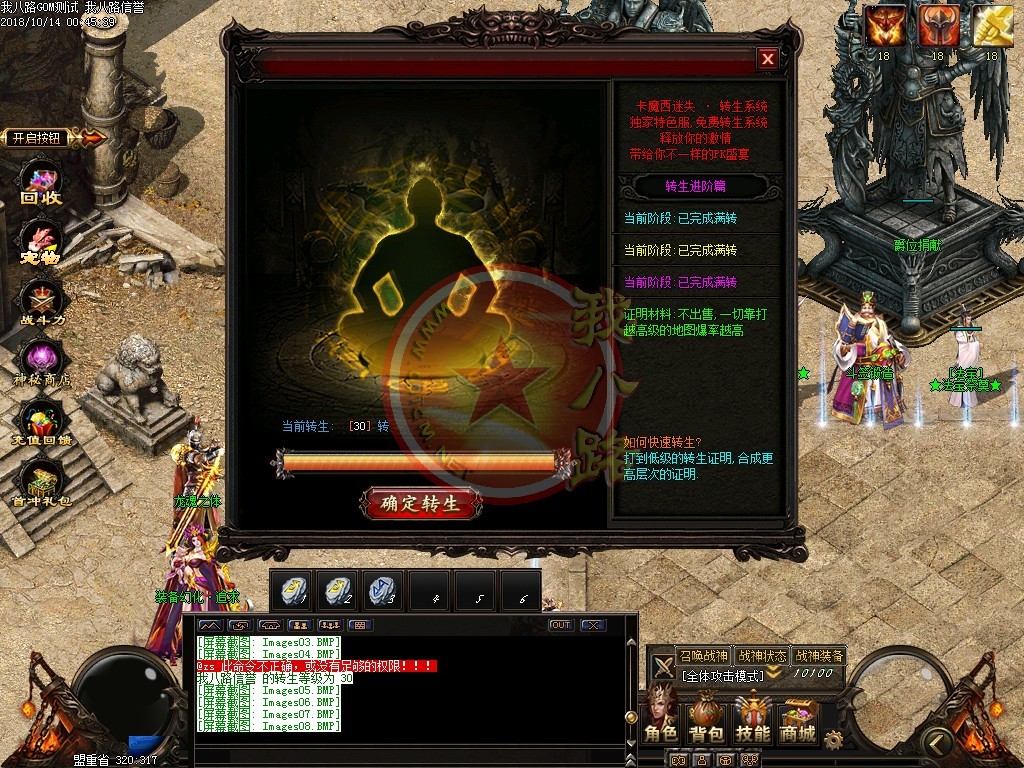Open the 商城 shop
Screen dimensions: 1024x768
click(x=798, y=717)
